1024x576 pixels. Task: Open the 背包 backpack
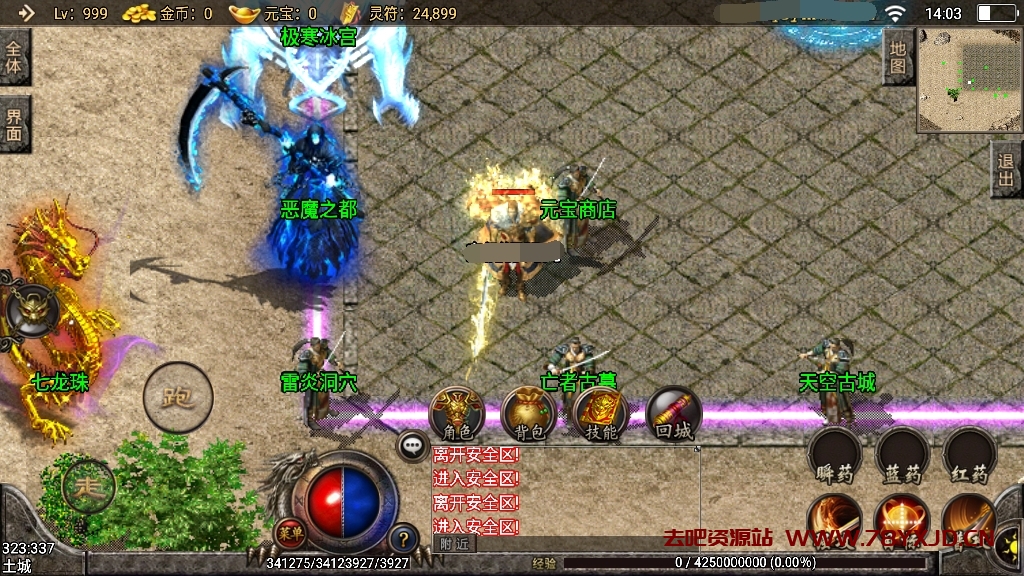(529, 413)
